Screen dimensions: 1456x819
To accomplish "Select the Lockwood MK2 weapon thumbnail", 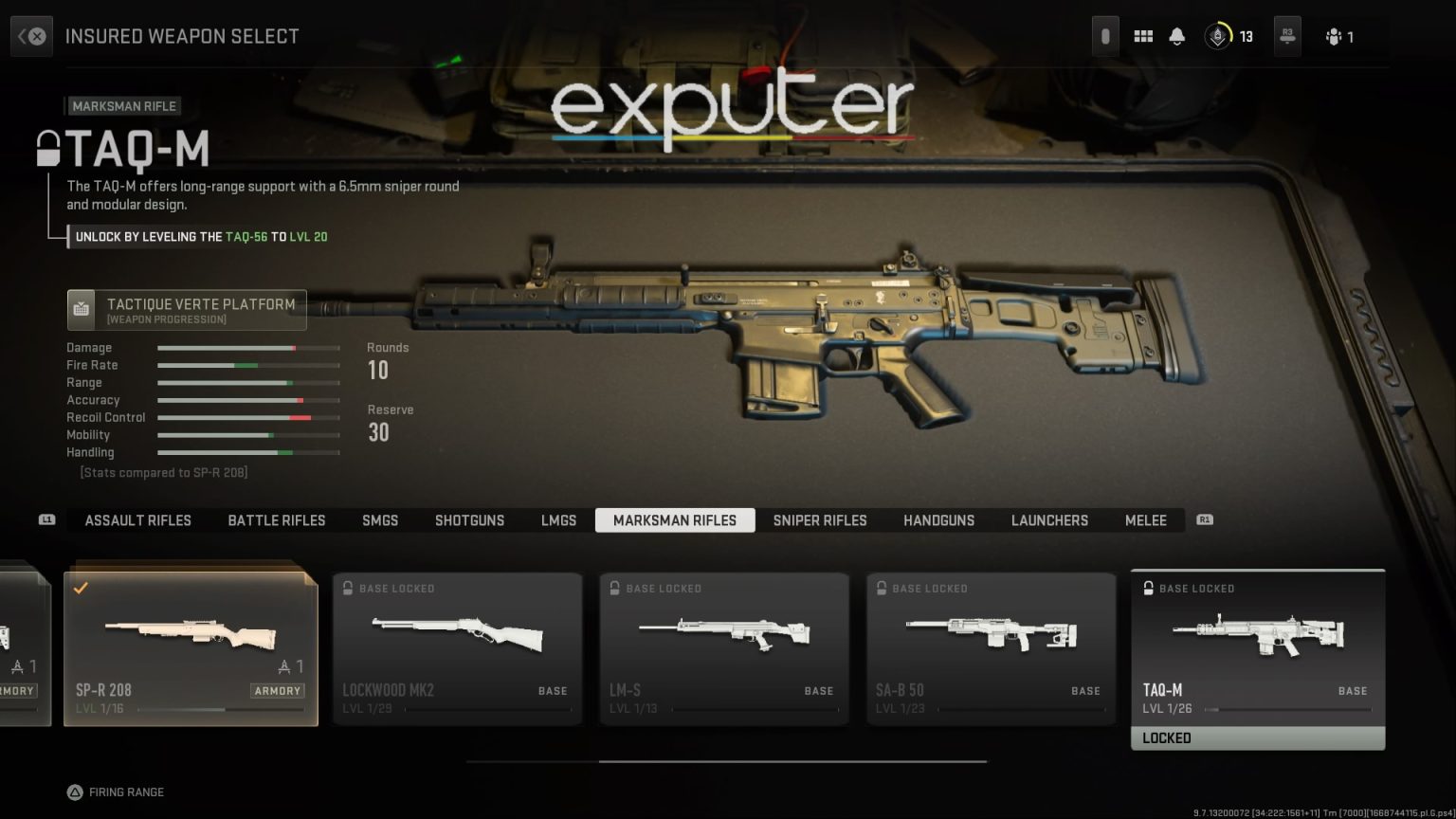I will click(458, 635).
